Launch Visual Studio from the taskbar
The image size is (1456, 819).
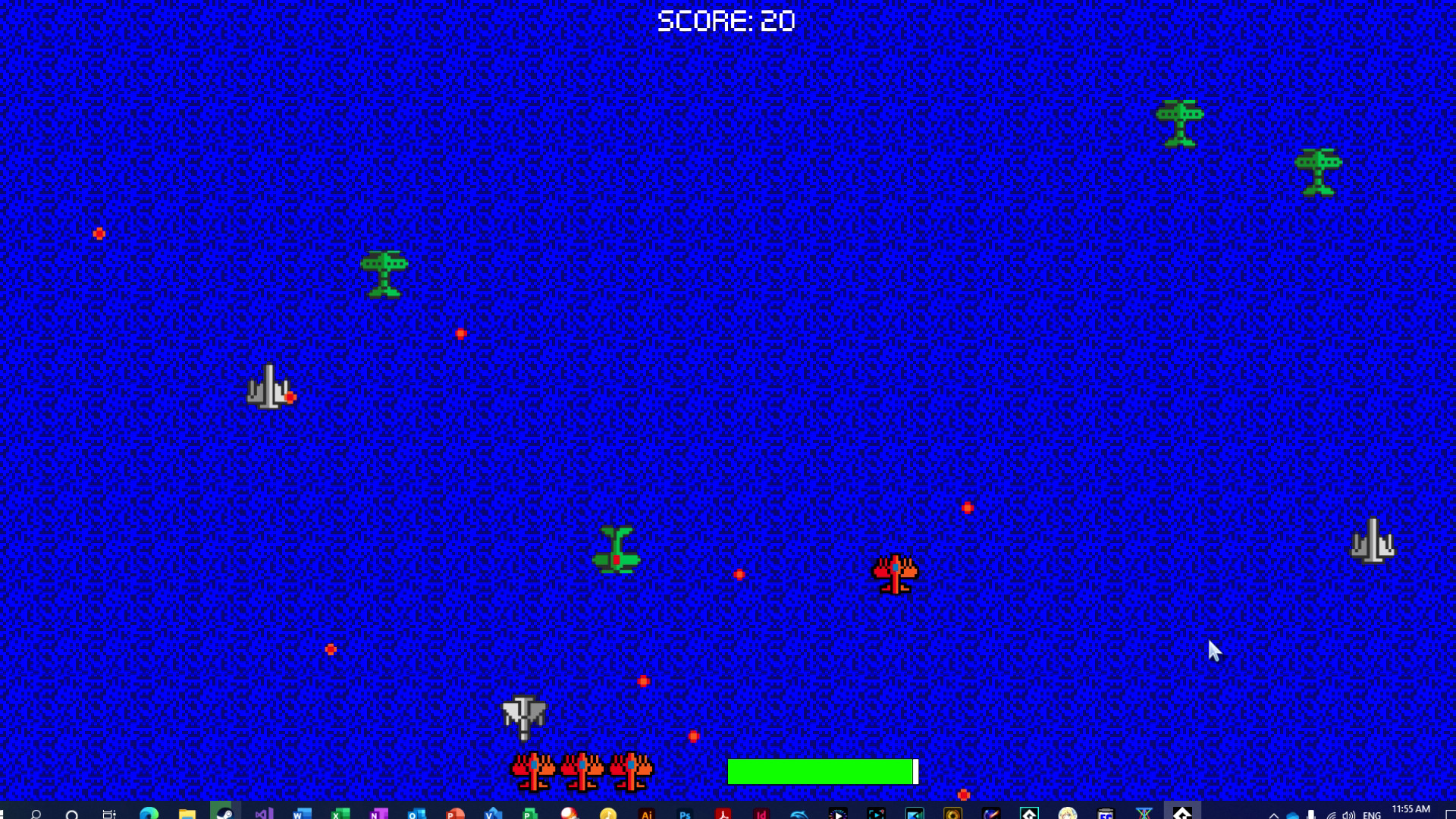[264, 811]
